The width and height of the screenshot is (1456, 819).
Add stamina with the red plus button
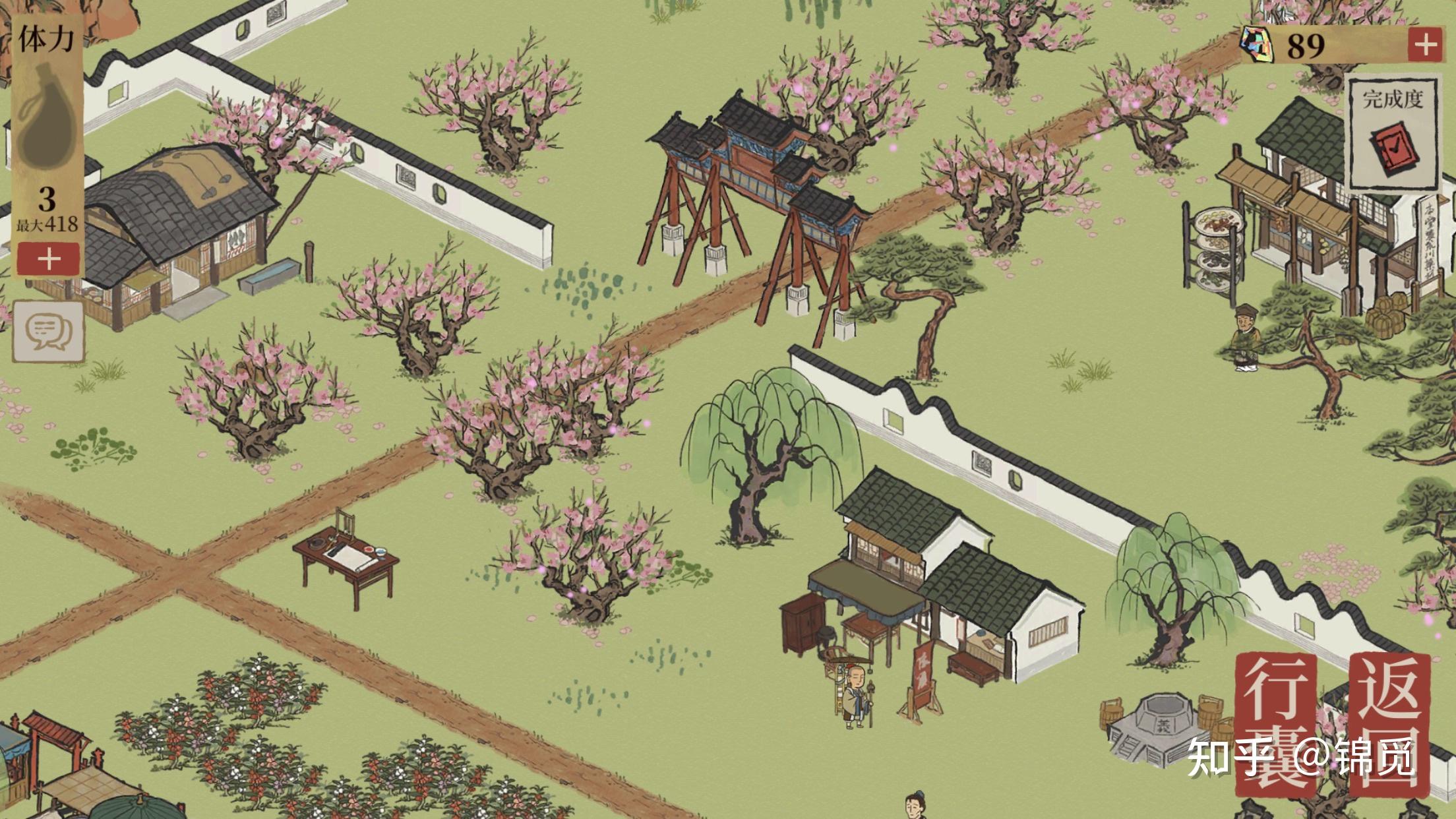pyautogui.click(x=49, y=259)
